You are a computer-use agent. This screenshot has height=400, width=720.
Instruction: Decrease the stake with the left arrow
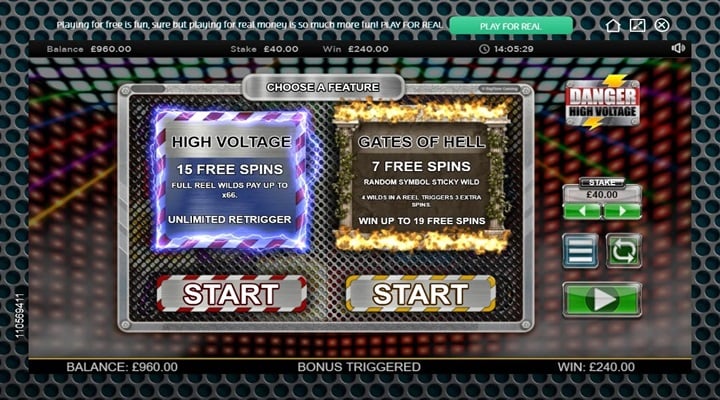581,211
